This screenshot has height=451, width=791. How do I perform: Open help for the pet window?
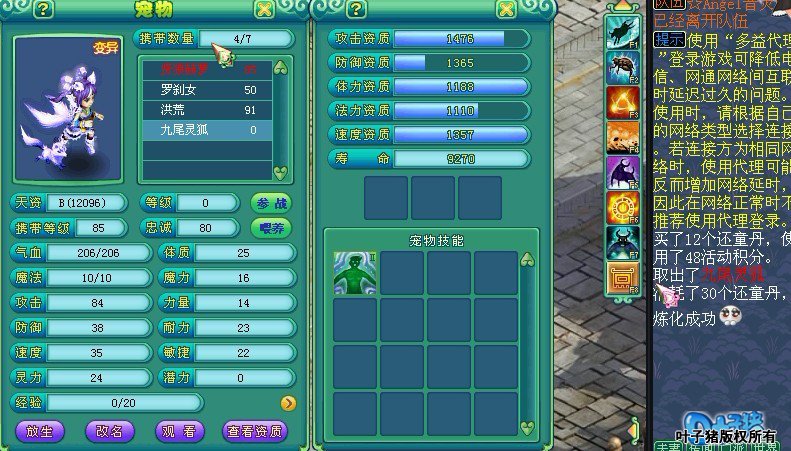[44, 10]
